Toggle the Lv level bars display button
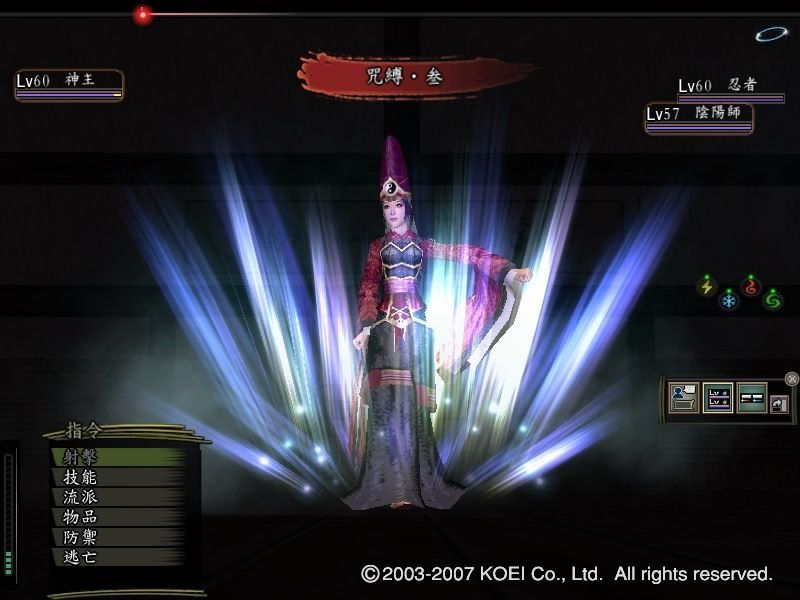Screen dimensions: 800x600 [717, 398]
